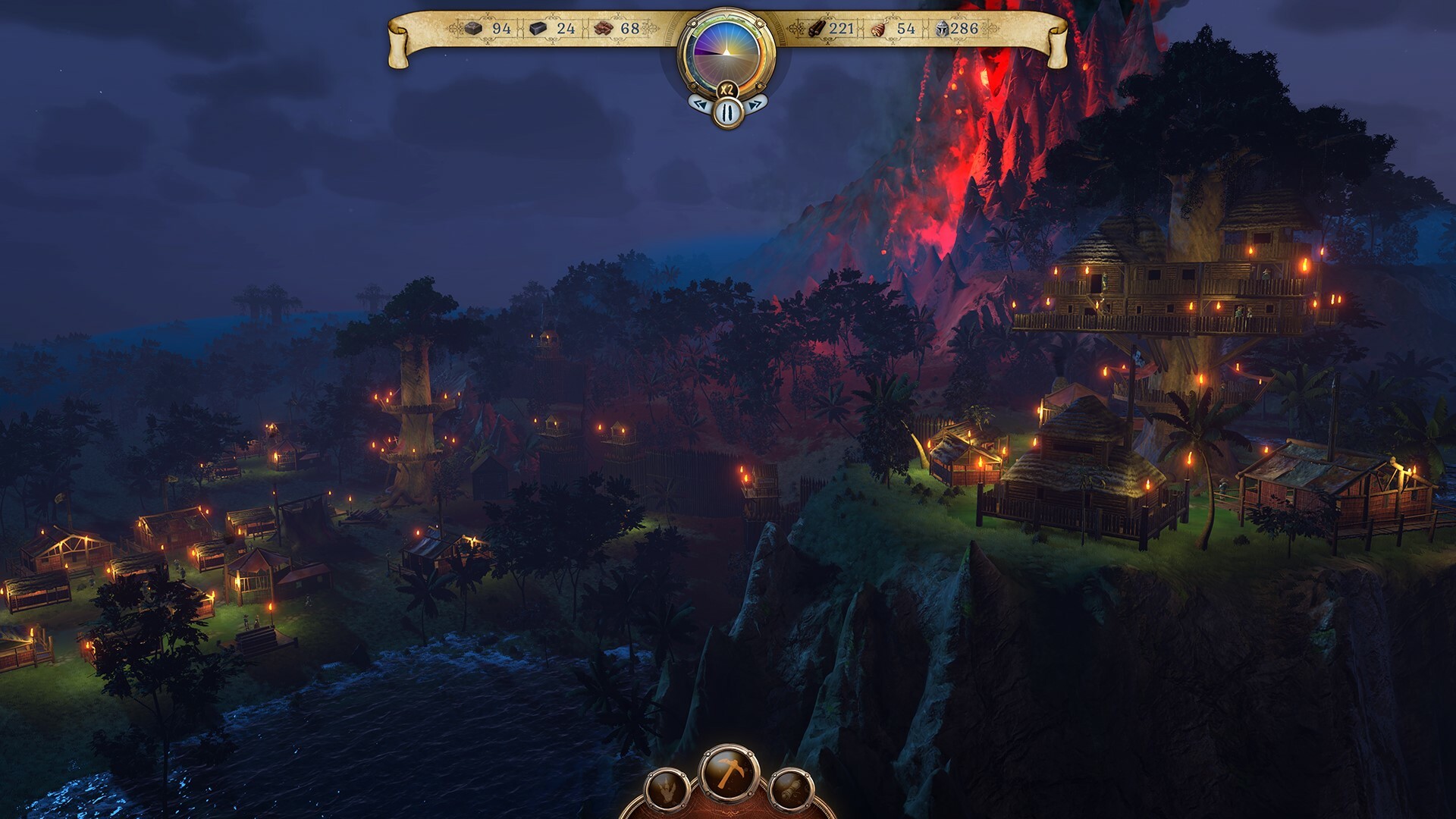Toggle the X2 game speed badge
1456x819 pixels.
pos(727,89)
